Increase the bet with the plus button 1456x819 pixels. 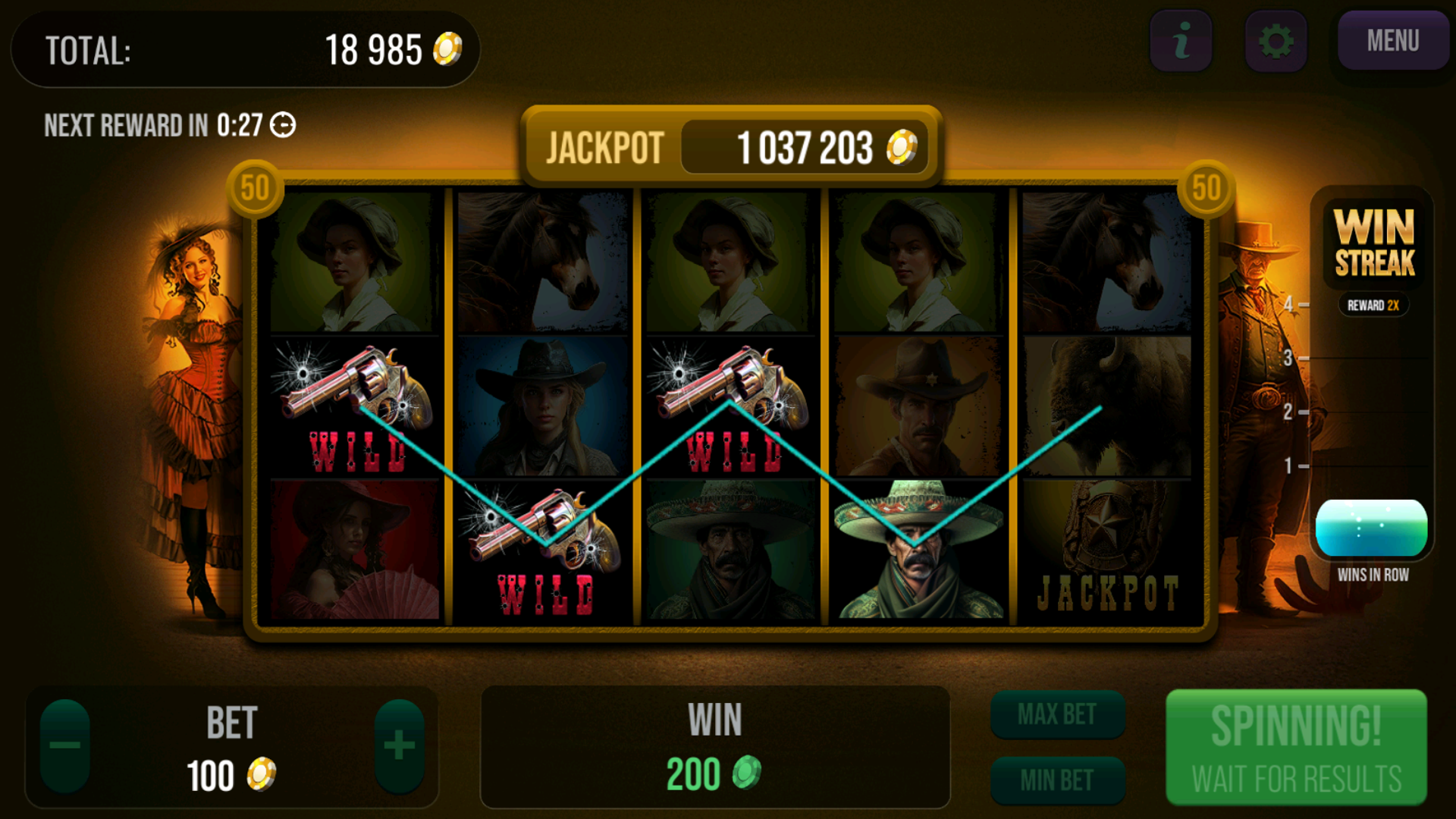coord(399,746)
